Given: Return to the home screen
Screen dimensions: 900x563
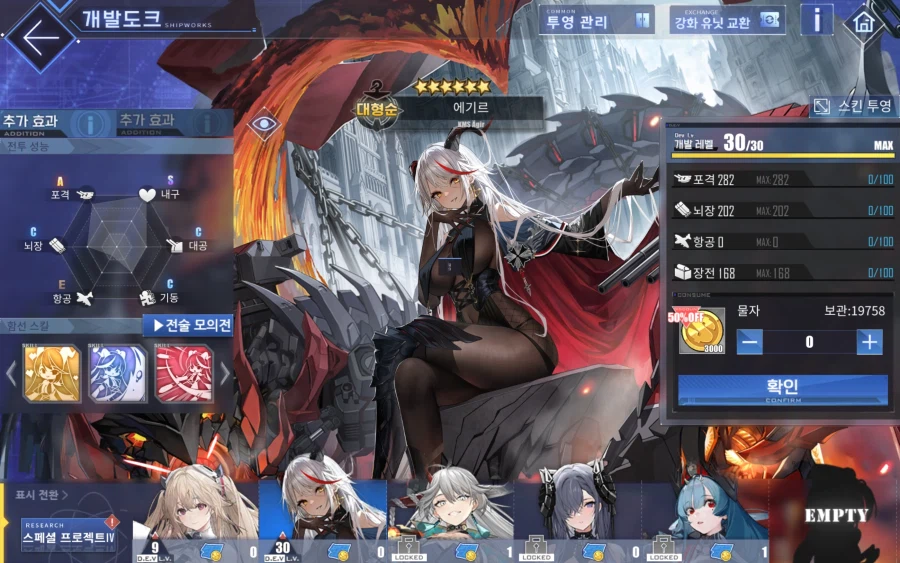Looking at the screenshot, I should point(863,22).
